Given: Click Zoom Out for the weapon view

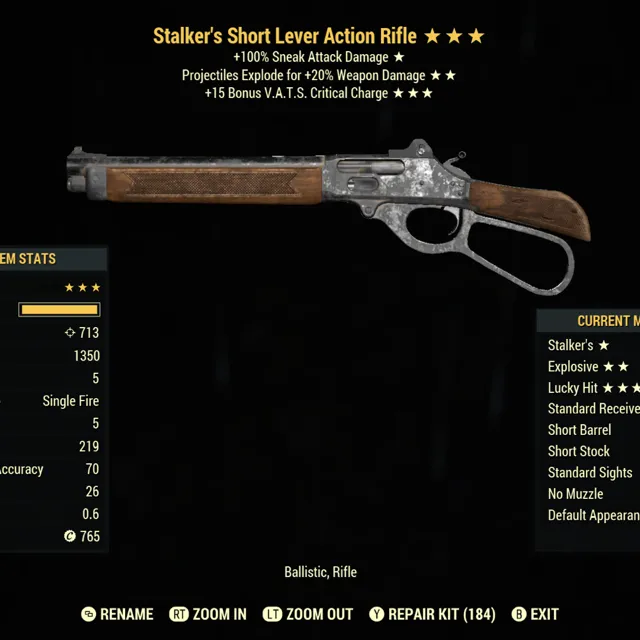Looking at the screenshot, I should 307,614.
